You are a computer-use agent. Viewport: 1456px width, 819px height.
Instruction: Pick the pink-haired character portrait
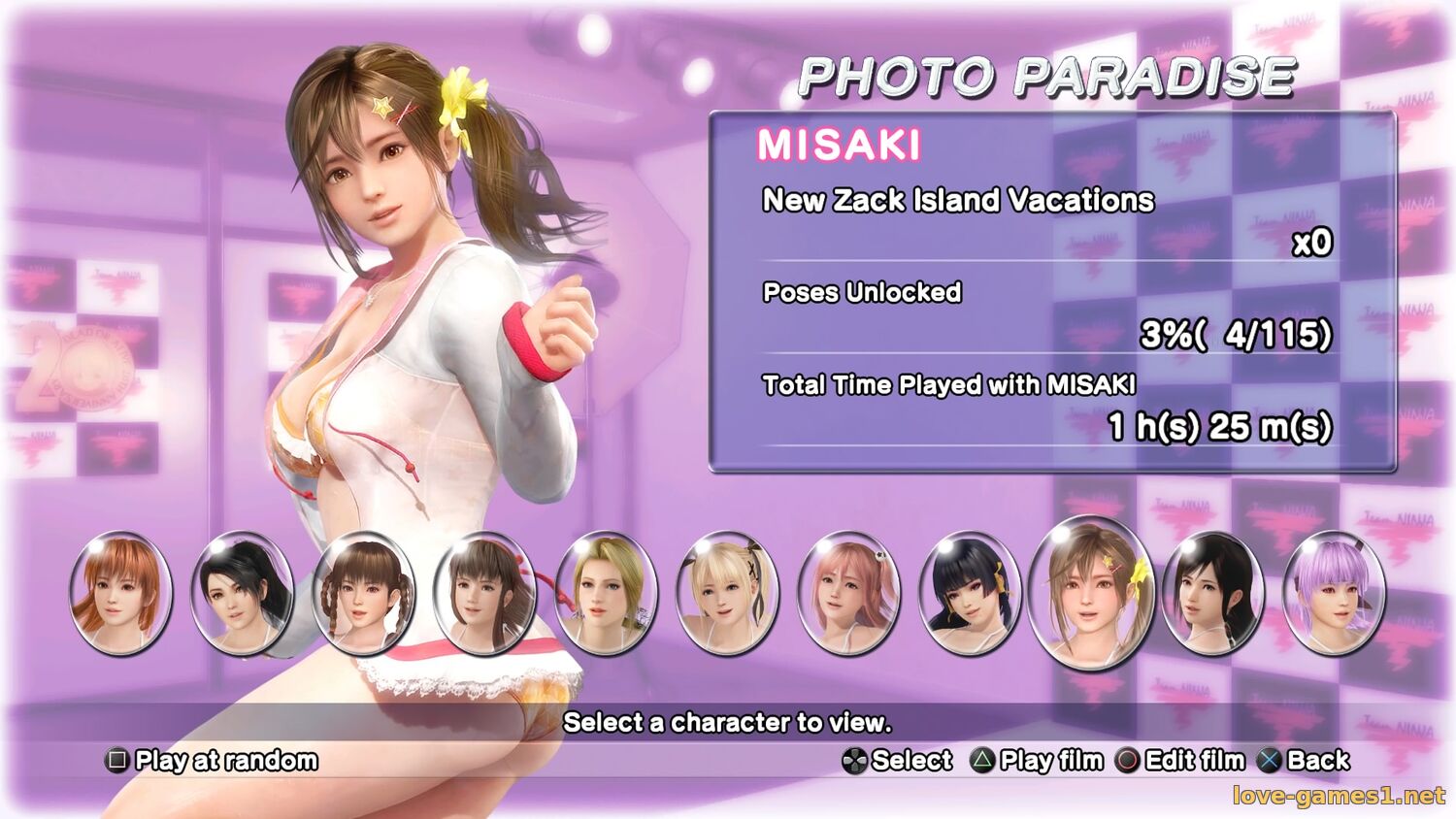(848, 593)
